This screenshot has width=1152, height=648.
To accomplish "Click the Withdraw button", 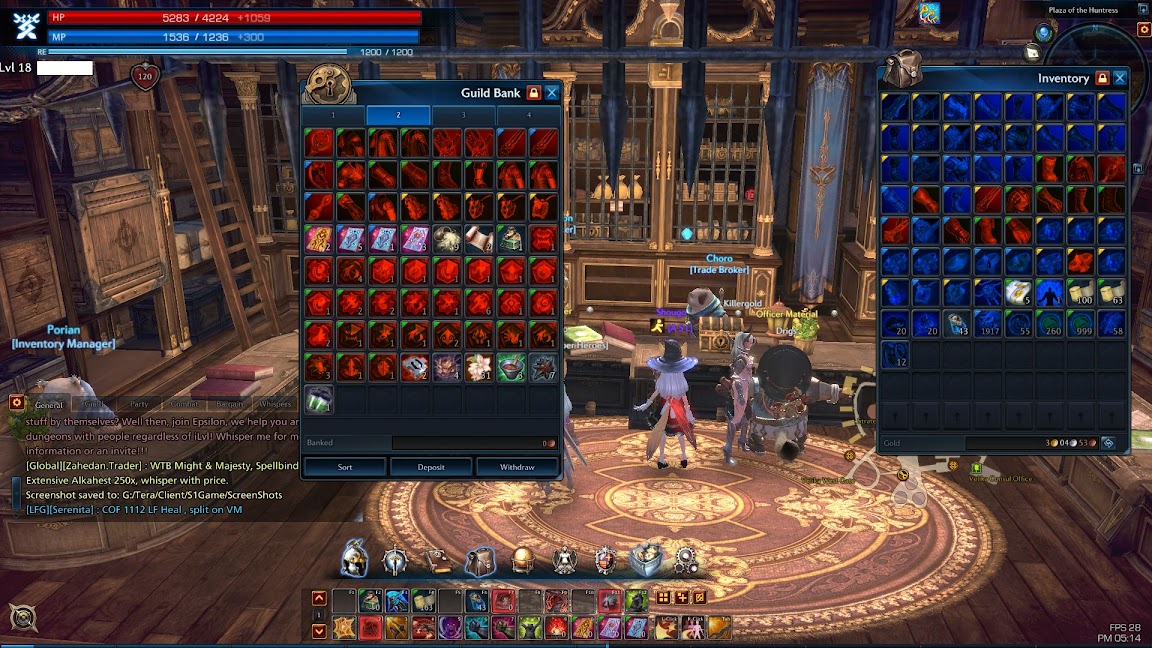I will point(517,467).
